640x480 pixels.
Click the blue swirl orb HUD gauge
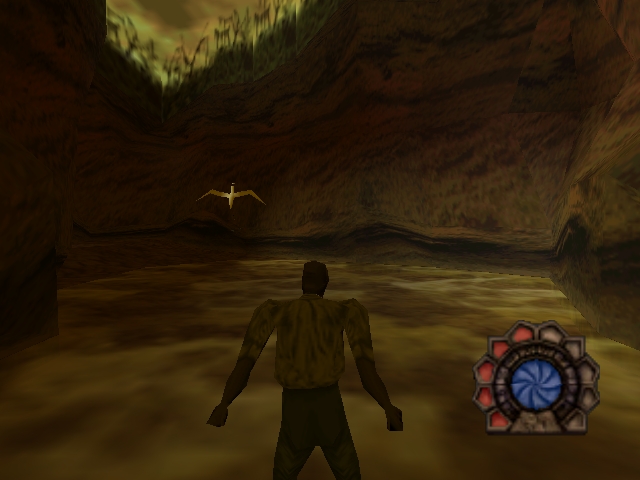coord(534,383)
